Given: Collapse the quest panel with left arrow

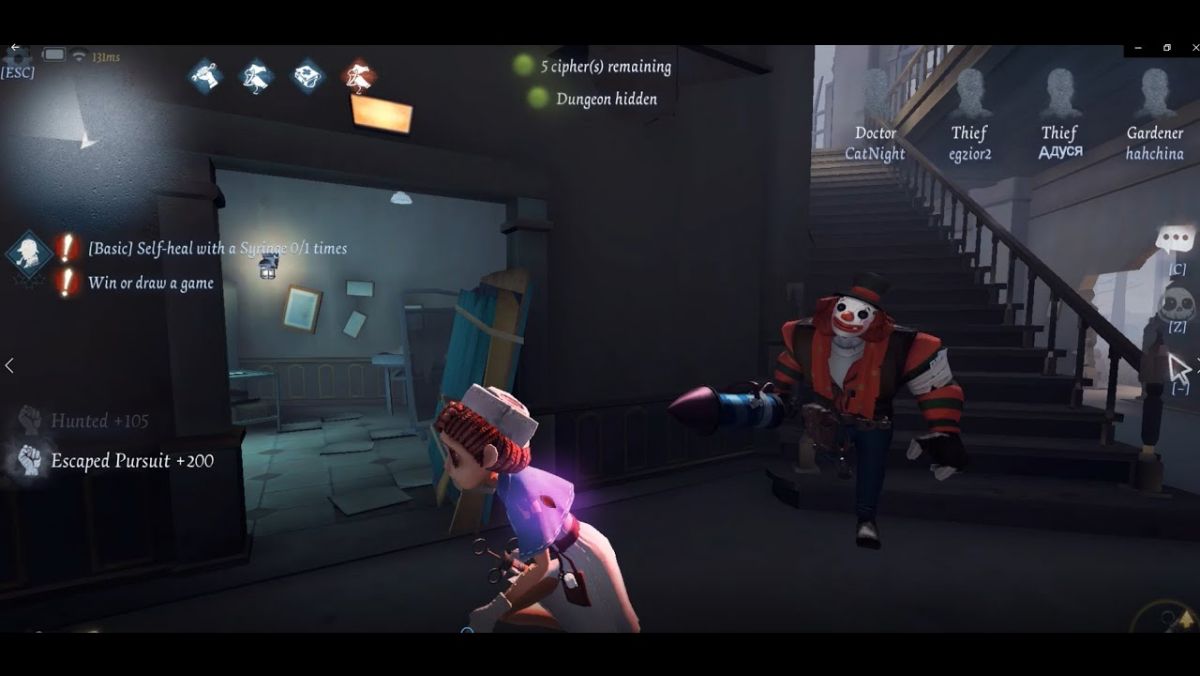Looking at the screenshot, I should [9, 366].
